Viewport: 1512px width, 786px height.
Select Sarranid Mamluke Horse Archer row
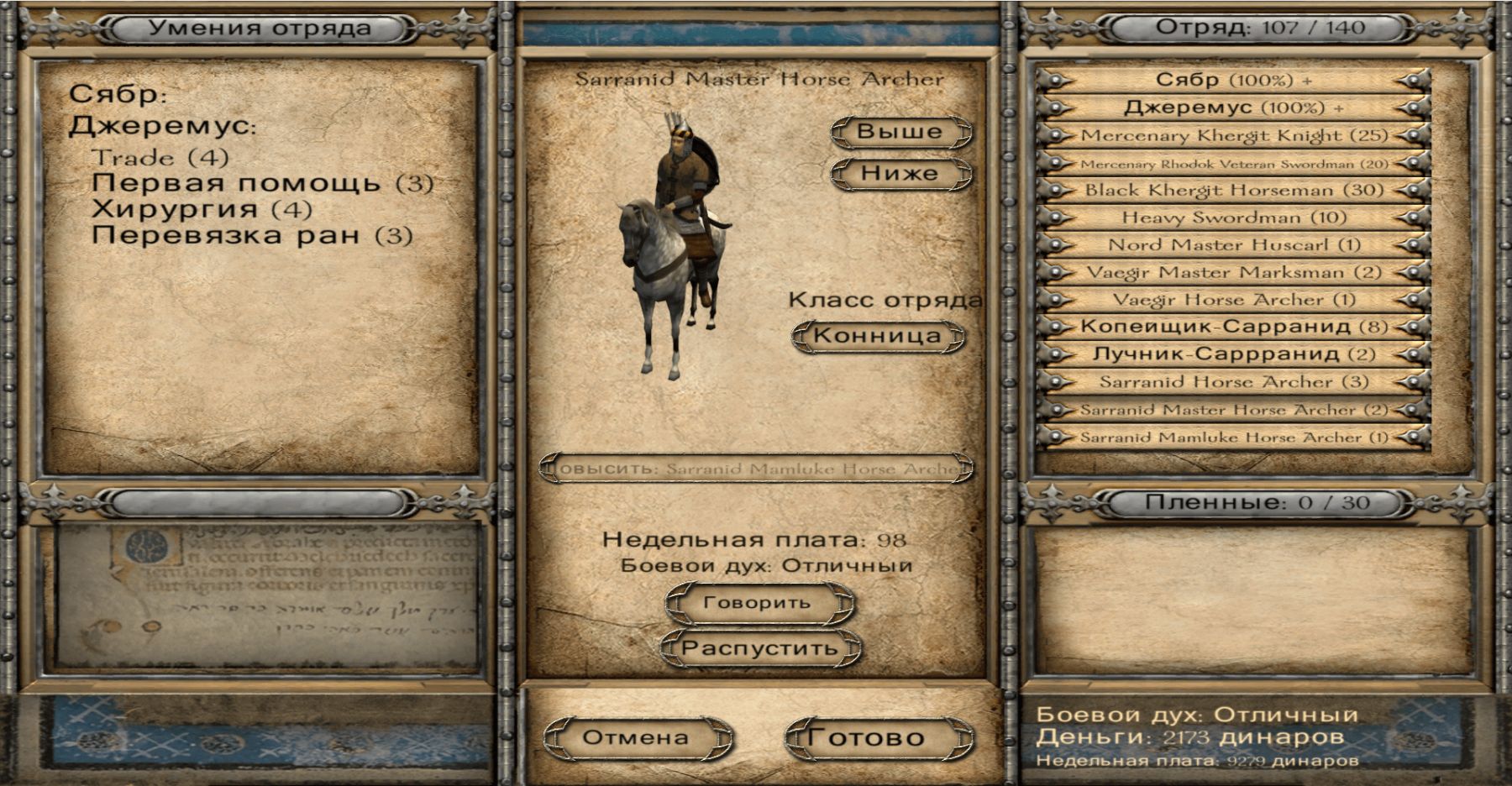click(1233, 437)
